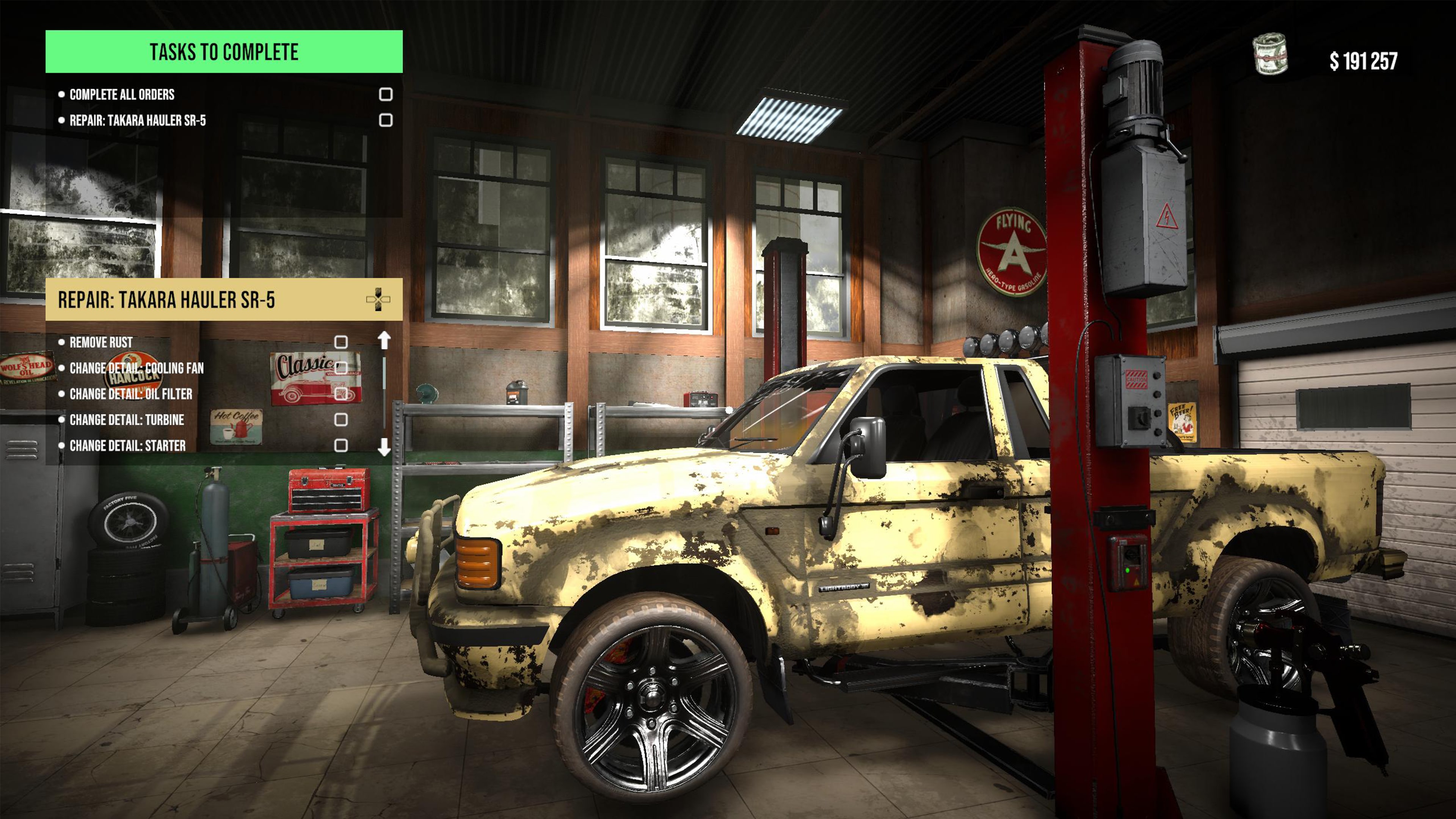Check the Remove Rust task box
The image size is (1456, 819).
coord(341,342)
